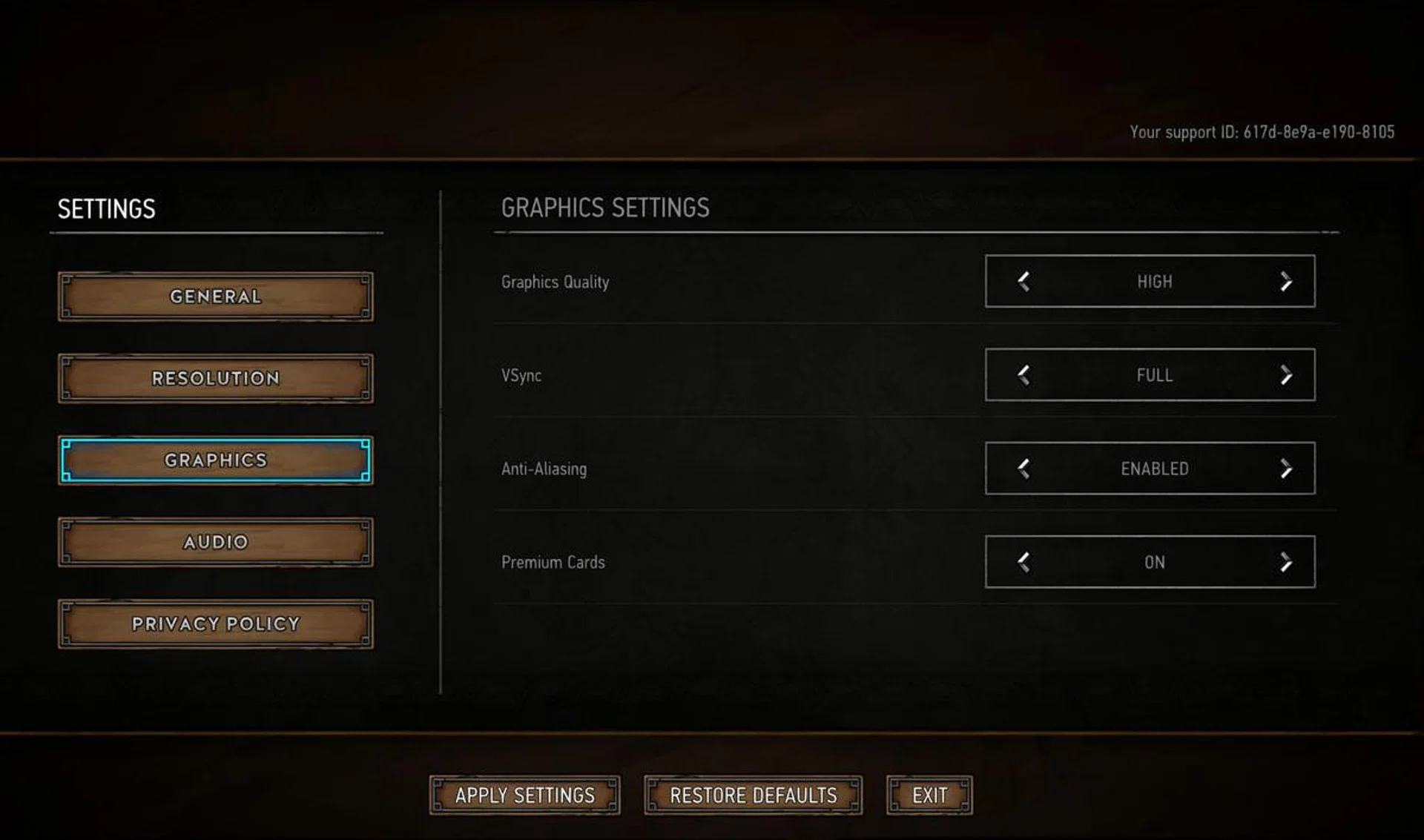Switch to the AUDIO settings section
This screenshot has height=840, width=1424.
coord(214,542)
